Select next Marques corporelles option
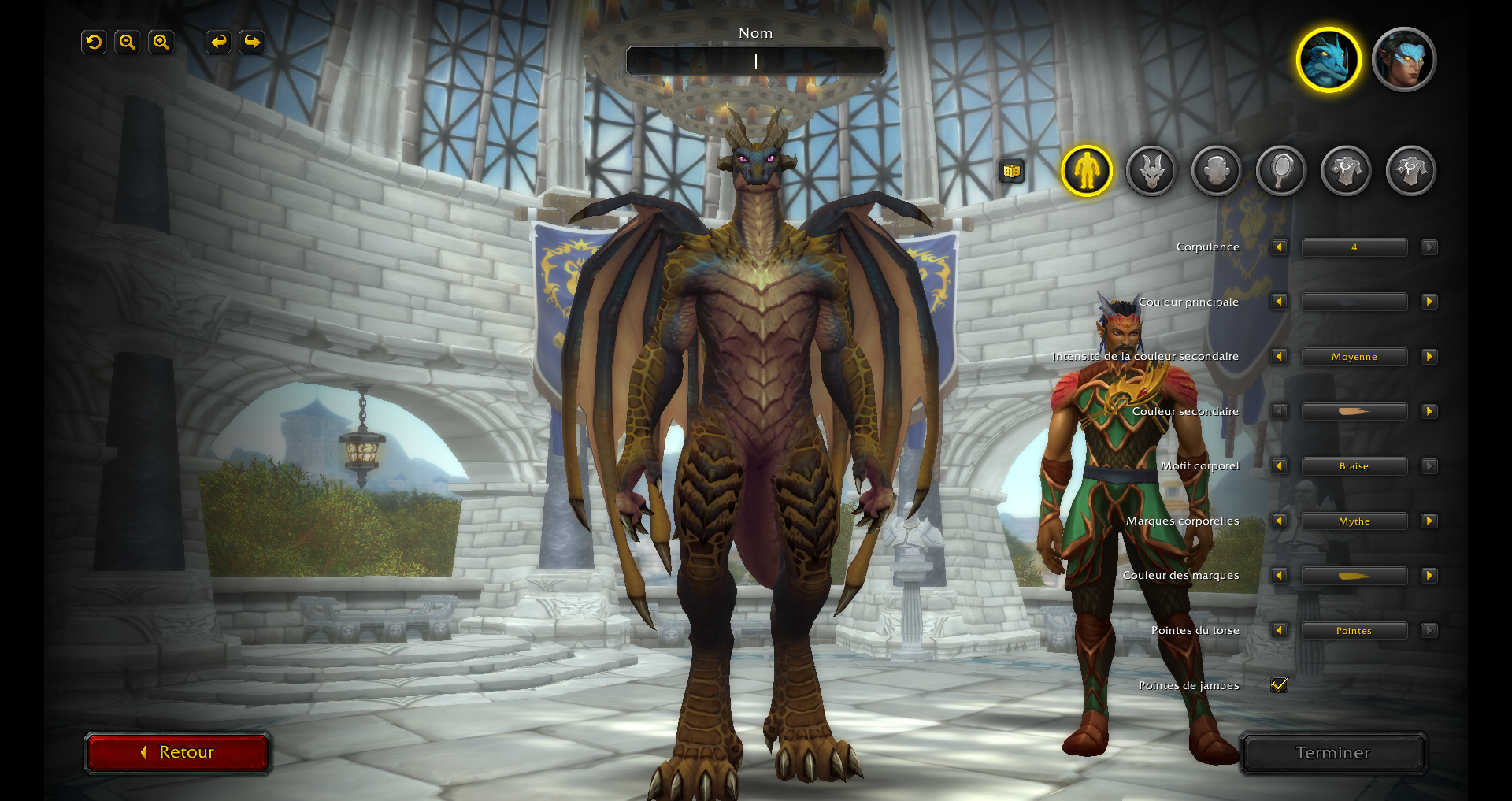The height and width of the screenshot is (801, 1512). [x=1429, y=521]
